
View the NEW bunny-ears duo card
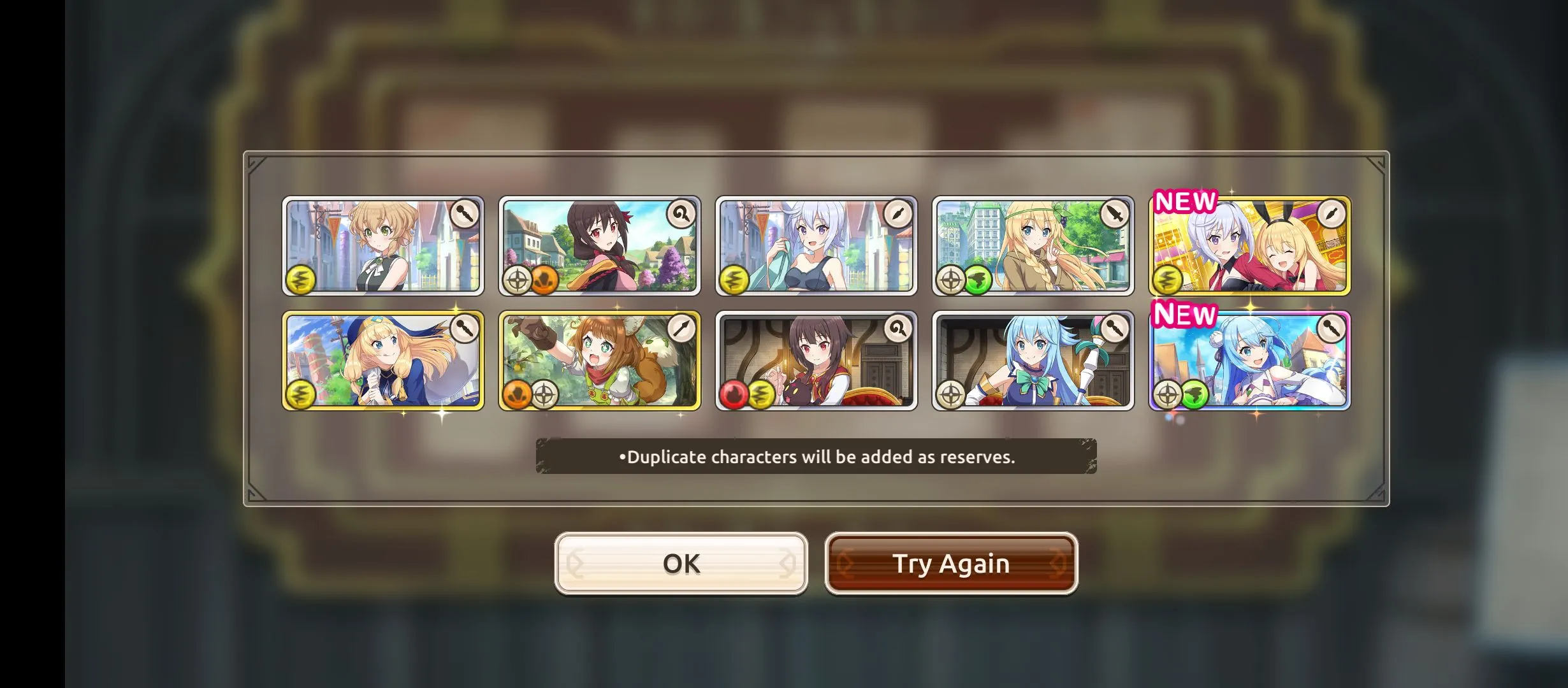[1249, 246]
